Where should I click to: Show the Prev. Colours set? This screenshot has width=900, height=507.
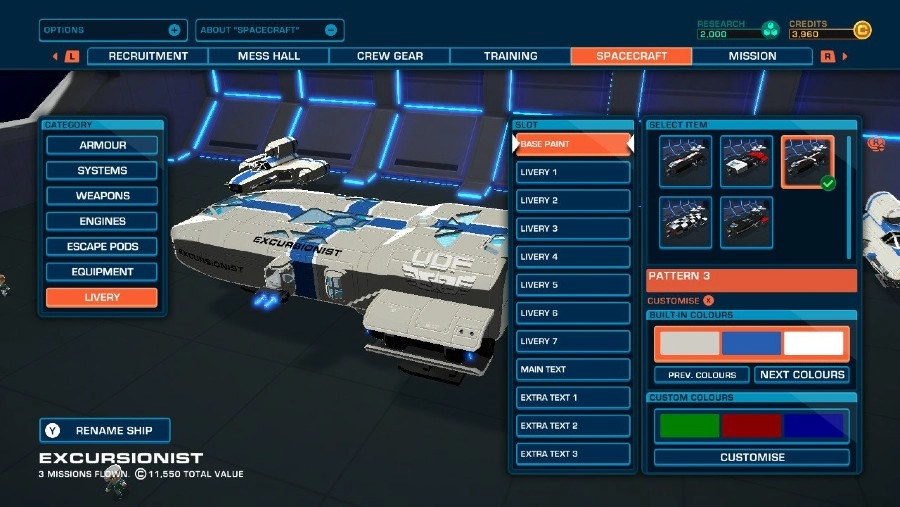(702, 375)
